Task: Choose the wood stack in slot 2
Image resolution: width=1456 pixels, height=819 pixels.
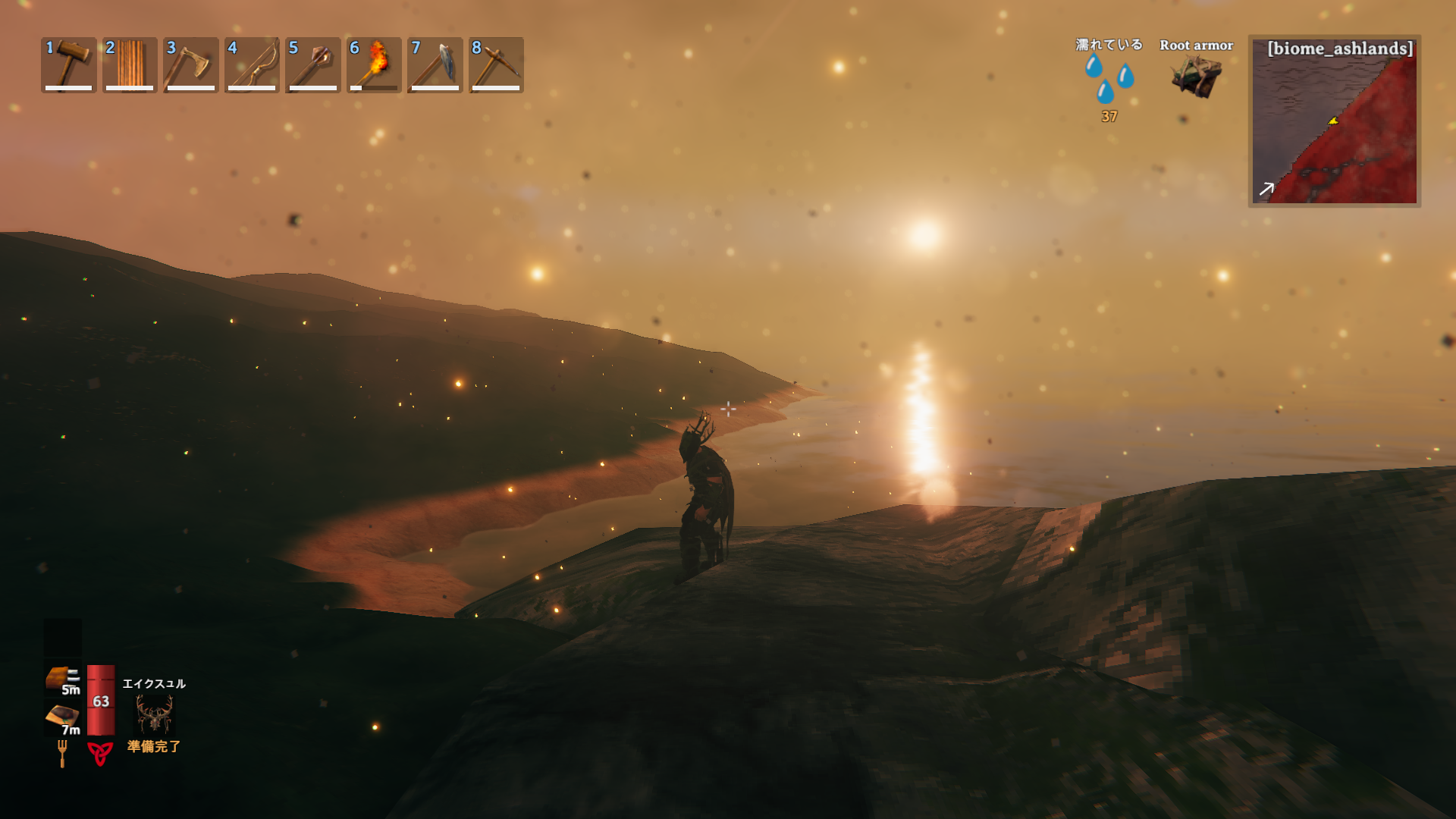Action: [x=130, y=64]
